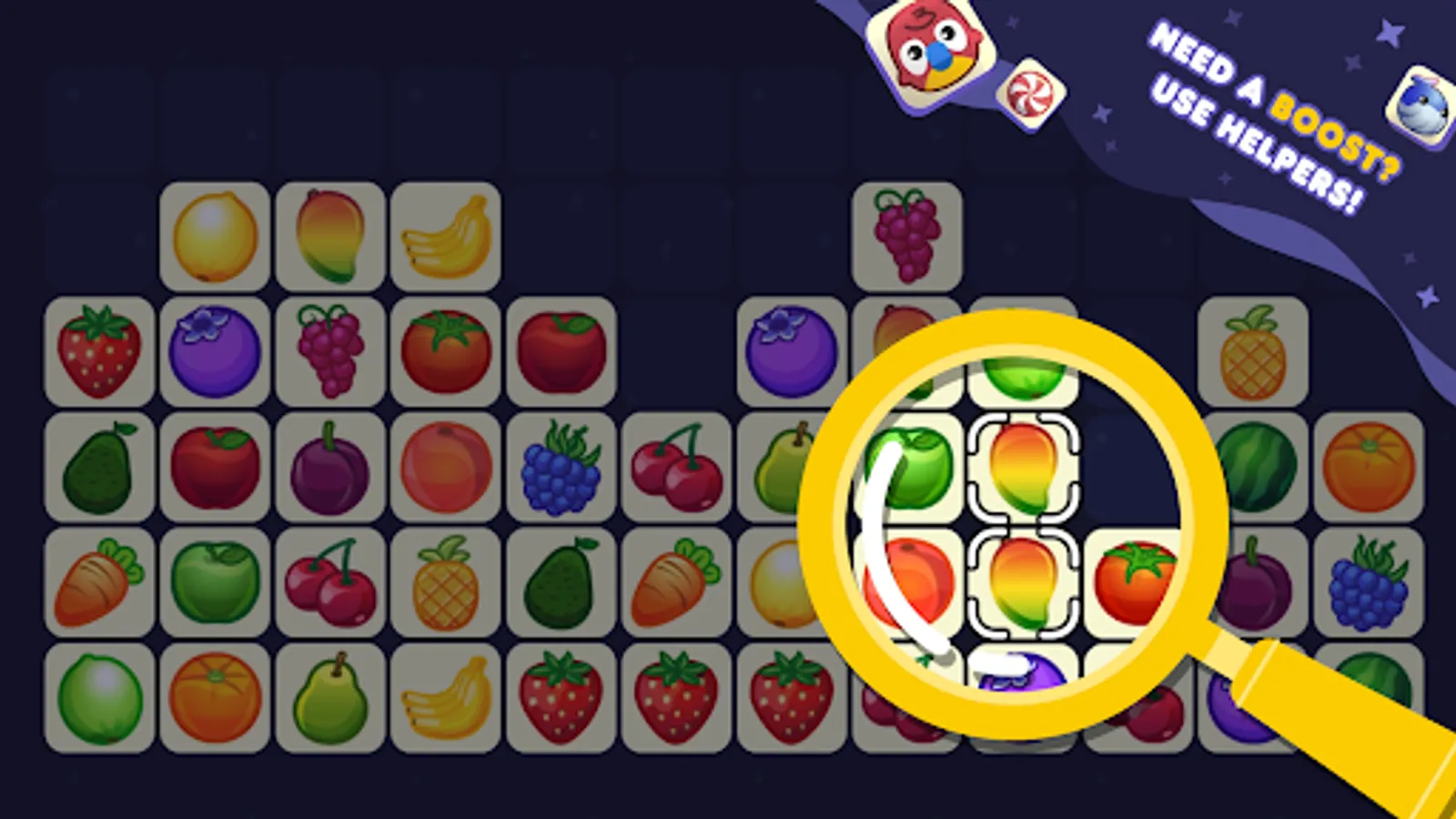
Task: Select the grapes tile near the top right
Action: 904,237
